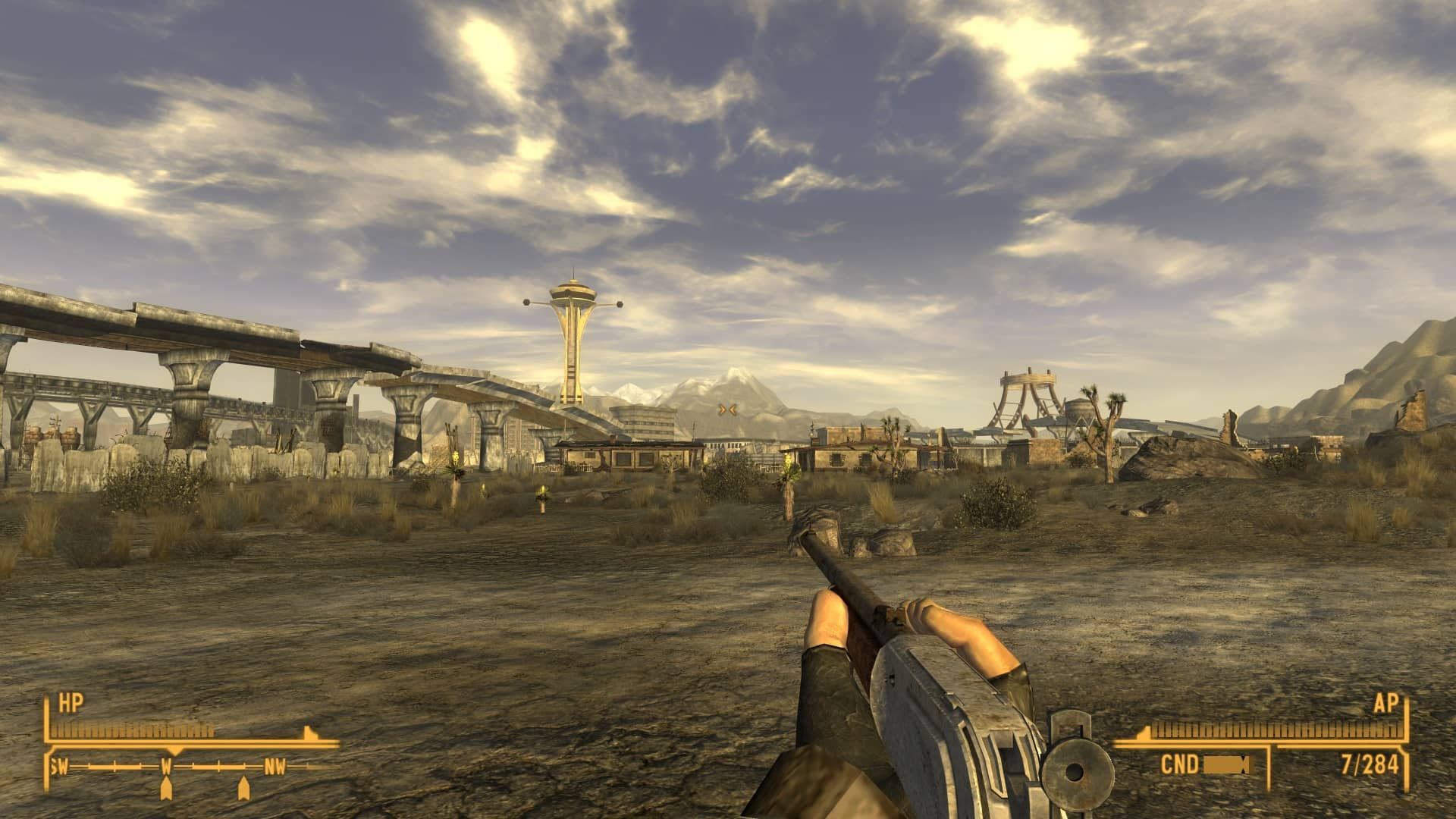
Task: Click the CND condition fill block
Action: pyautogui.click(x=1224, y=764)
